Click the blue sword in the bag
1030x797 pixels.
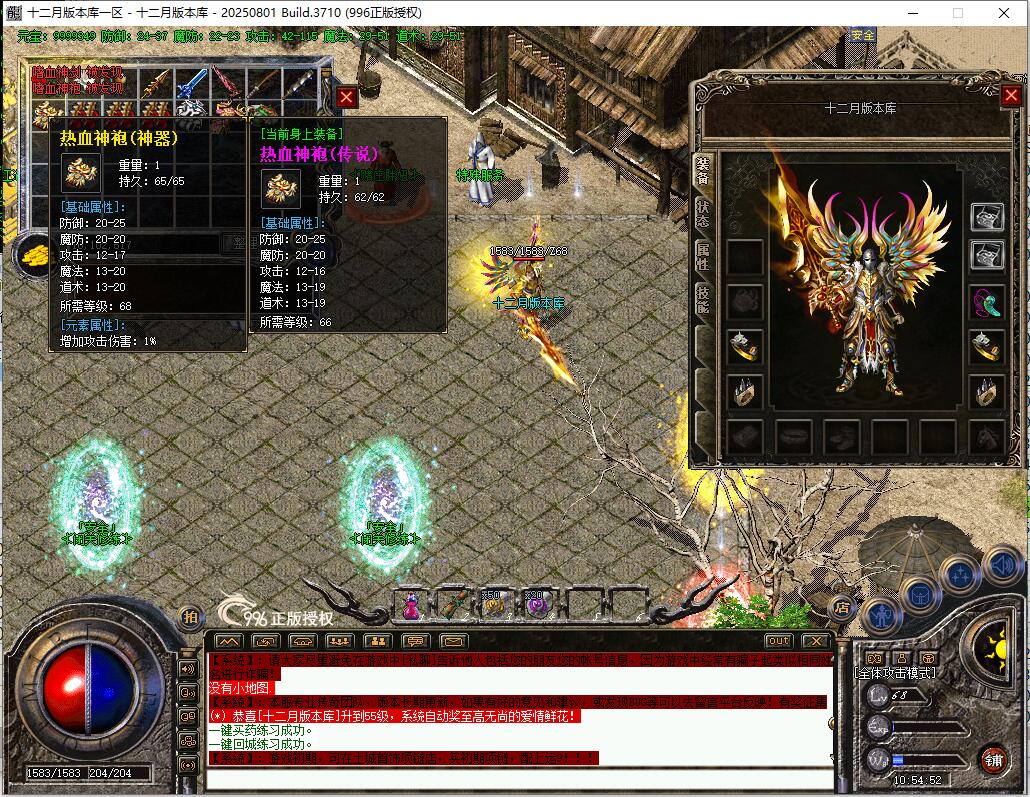pos(190,83)
